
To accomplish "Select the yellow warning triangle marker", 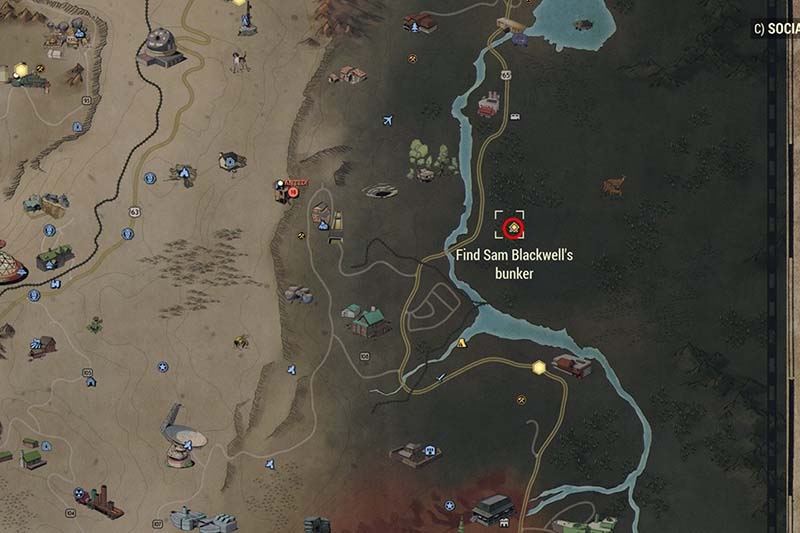I will pyautogui.click(x=461, y=343).
